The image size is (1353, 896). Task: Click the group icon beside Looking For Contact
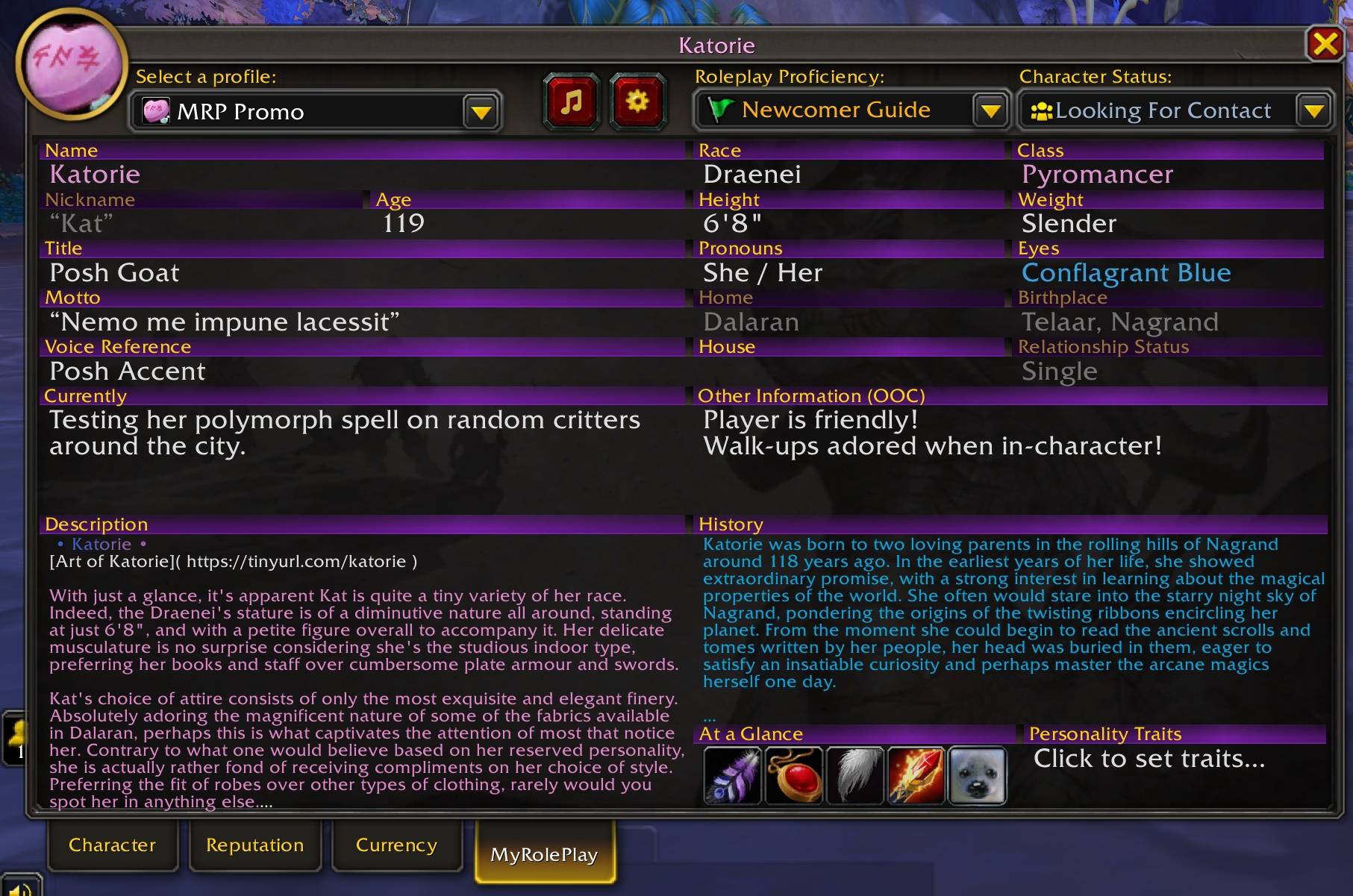tap(1042, 110)
